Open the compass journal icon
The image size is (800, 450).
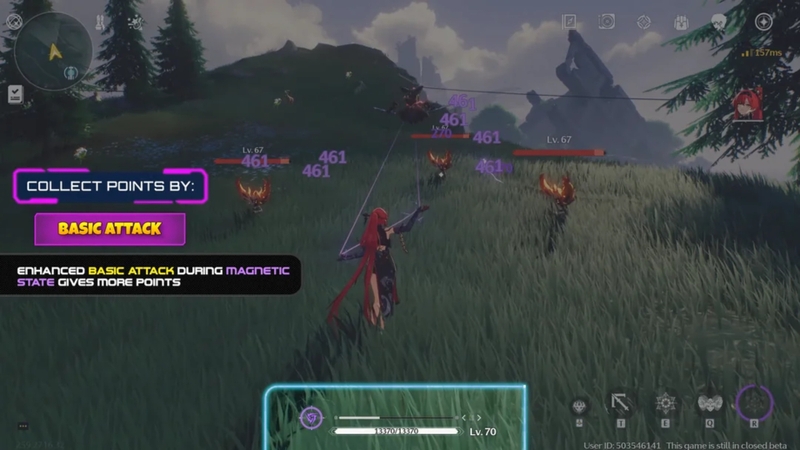pos(569,21)
